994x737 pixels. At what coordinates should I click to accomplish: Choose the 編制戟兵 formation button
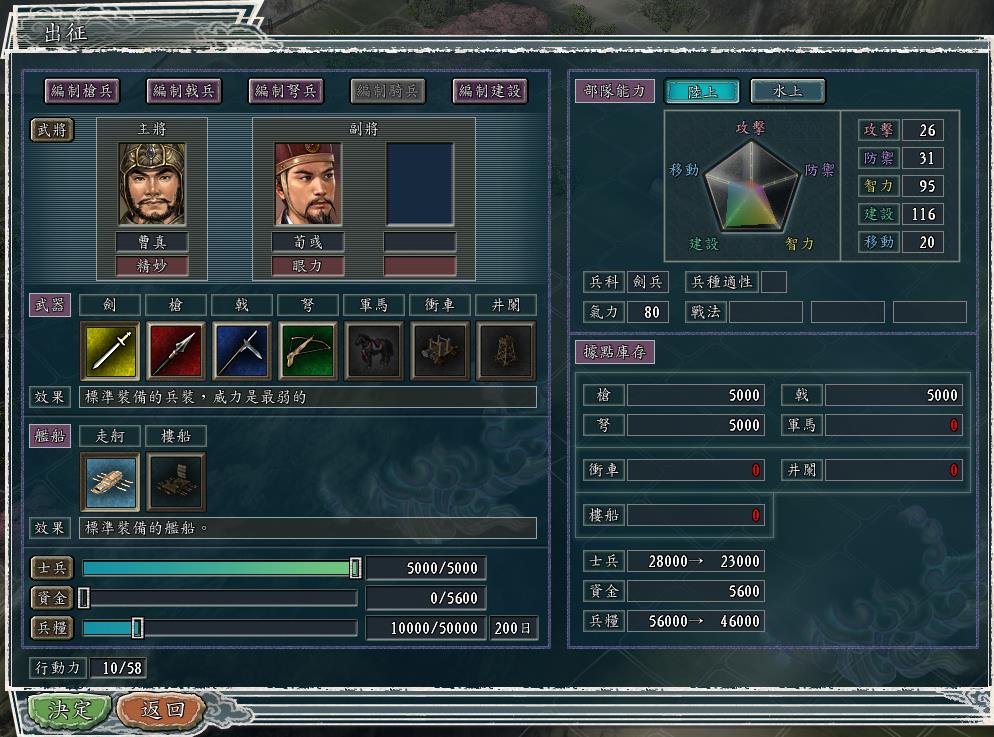(184, 91)
